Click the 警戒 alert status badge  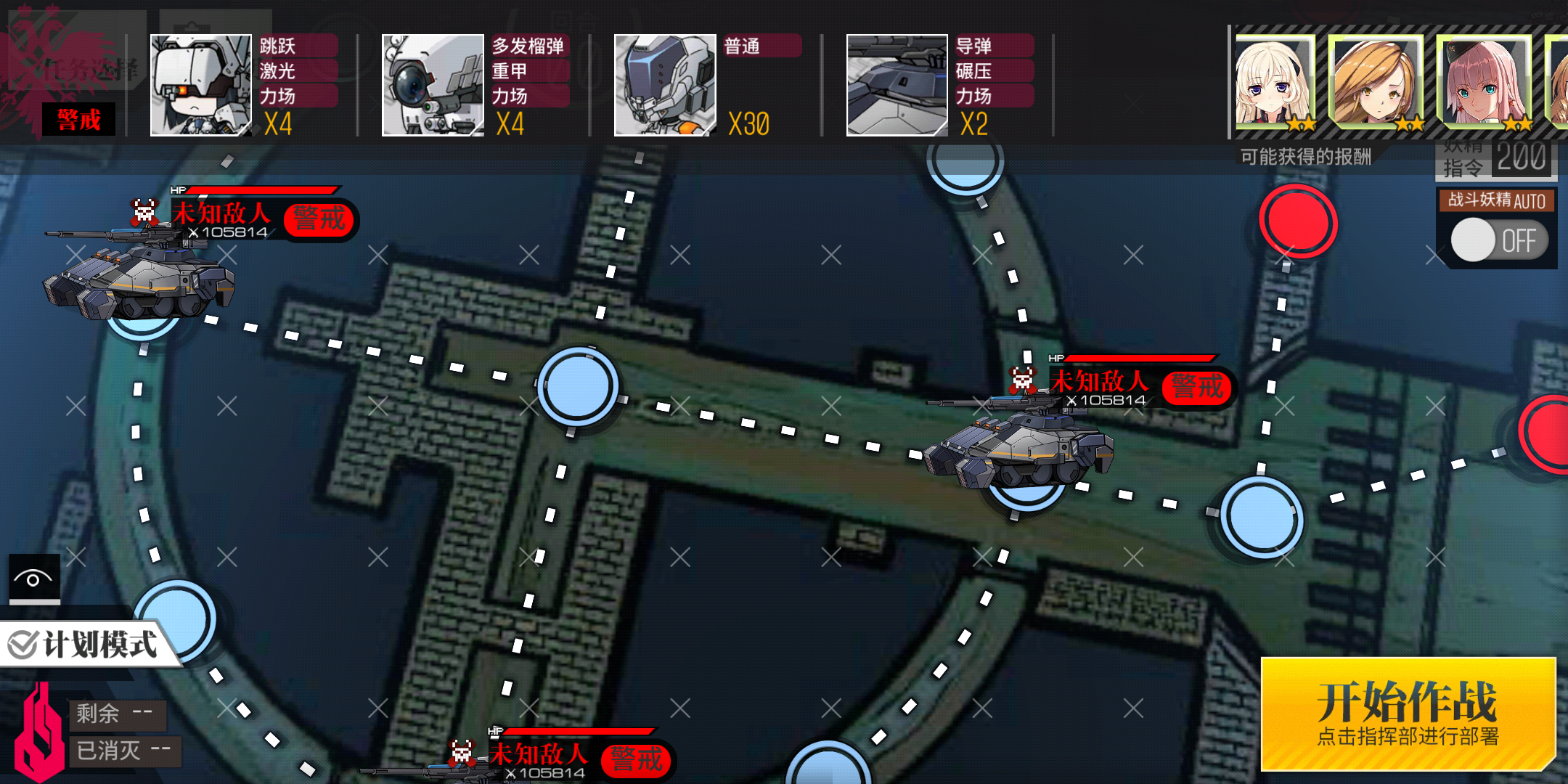[79, 118]
